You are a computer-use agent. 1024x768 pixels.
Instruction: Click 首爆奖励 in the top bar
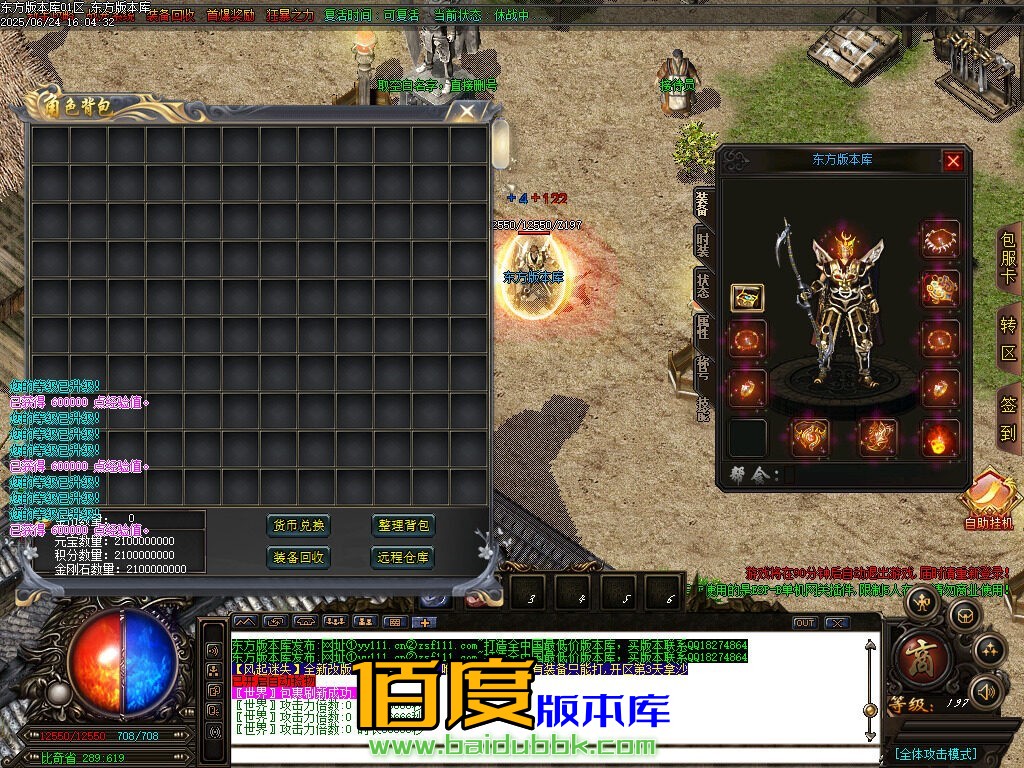(230, 16)
